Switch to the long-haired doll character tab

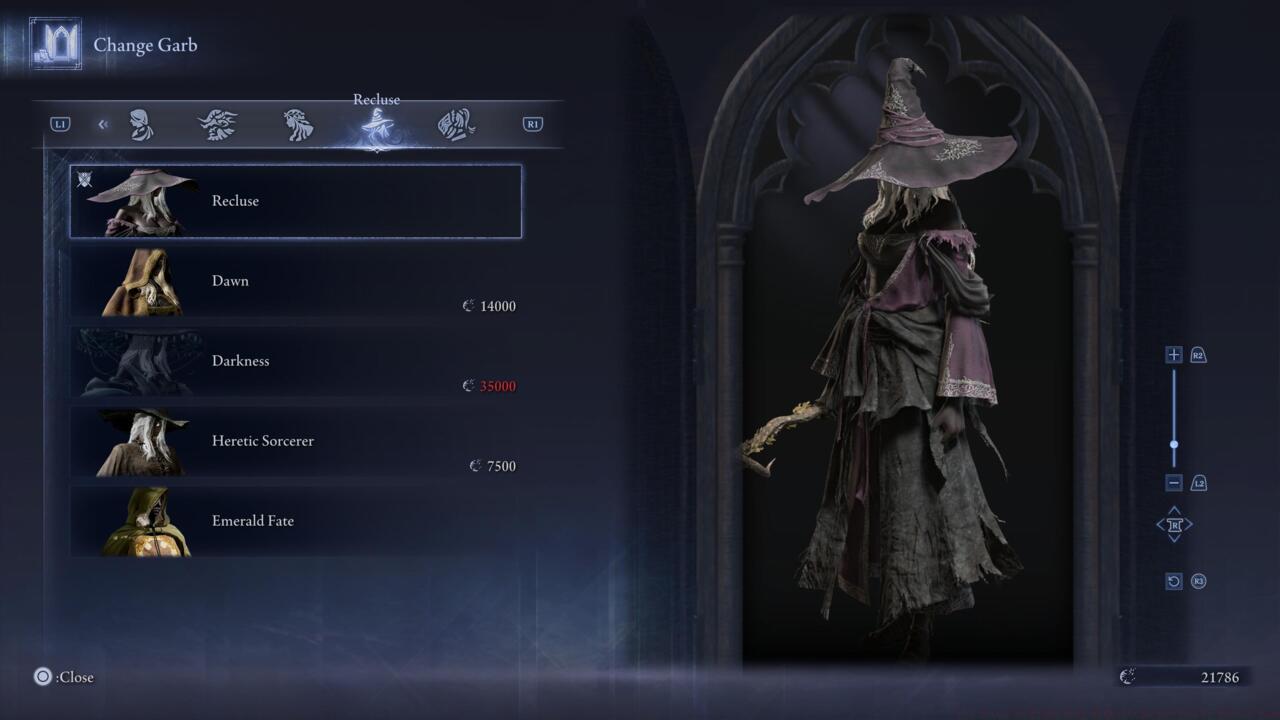(298, 125)
